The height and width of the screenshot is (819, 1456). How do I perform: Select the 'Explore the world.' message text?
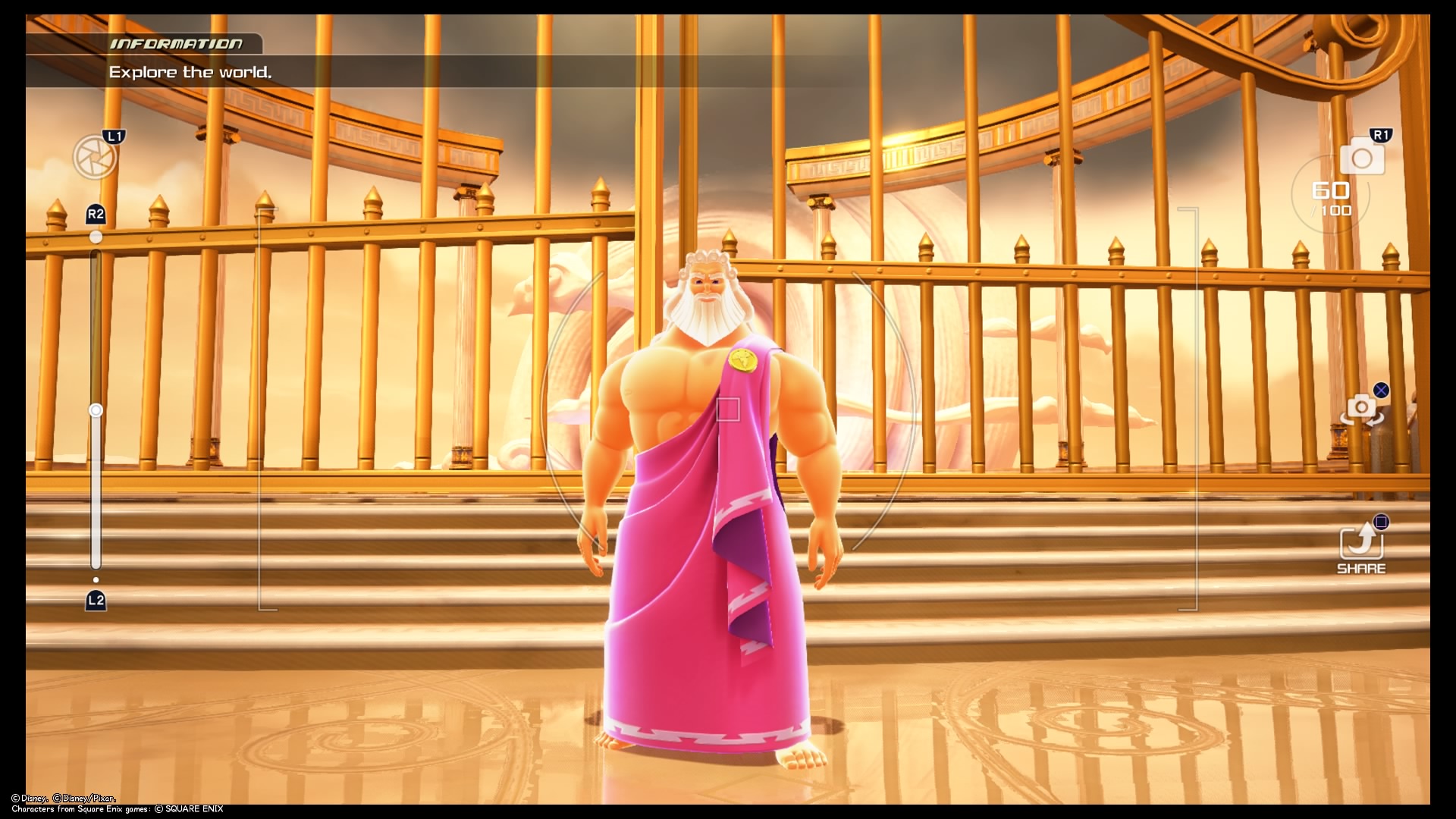tap(193, 72)
